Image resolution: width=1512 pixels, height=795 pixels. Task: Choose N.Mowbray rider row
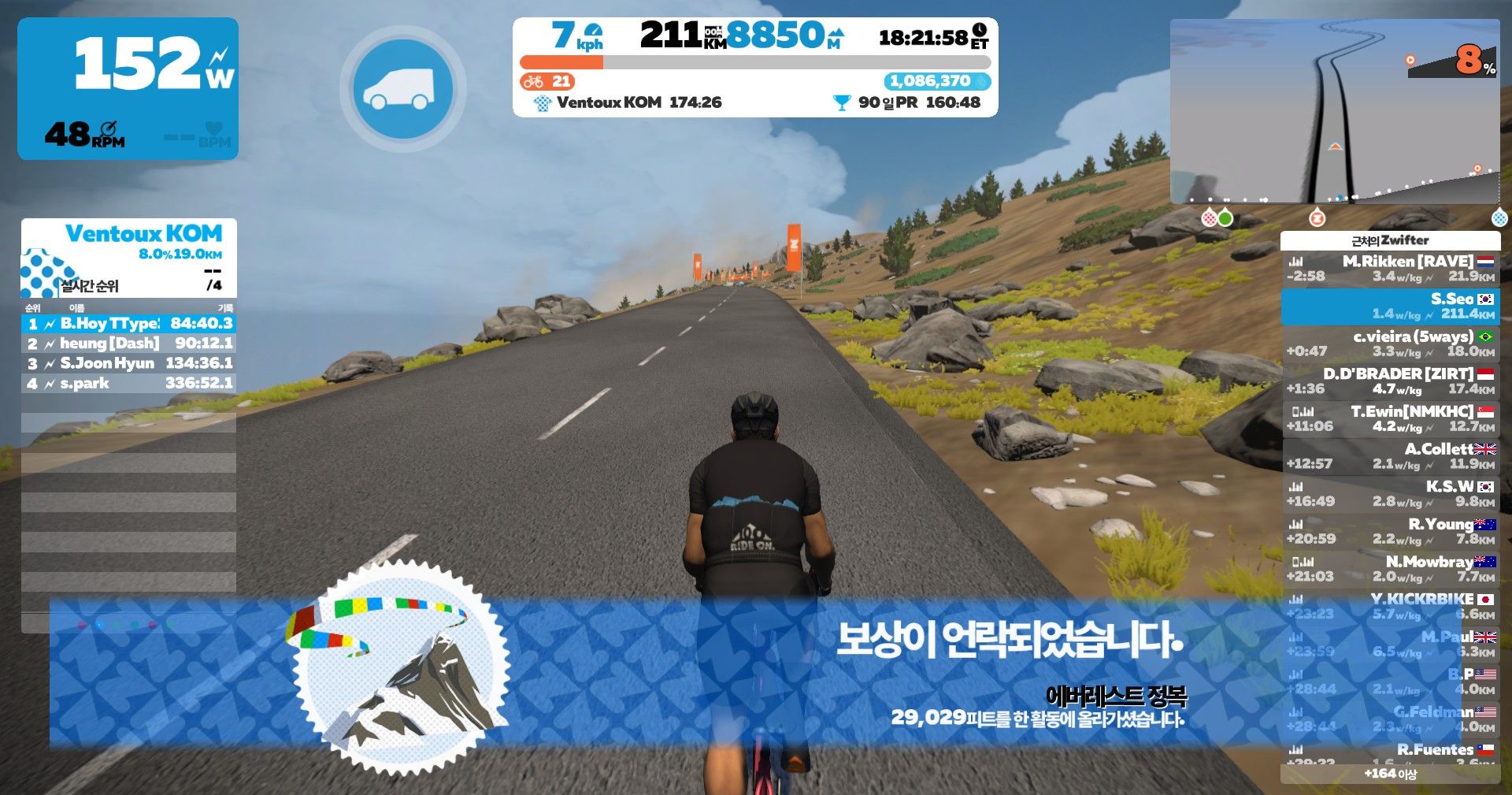click(x=1391, y=569)
